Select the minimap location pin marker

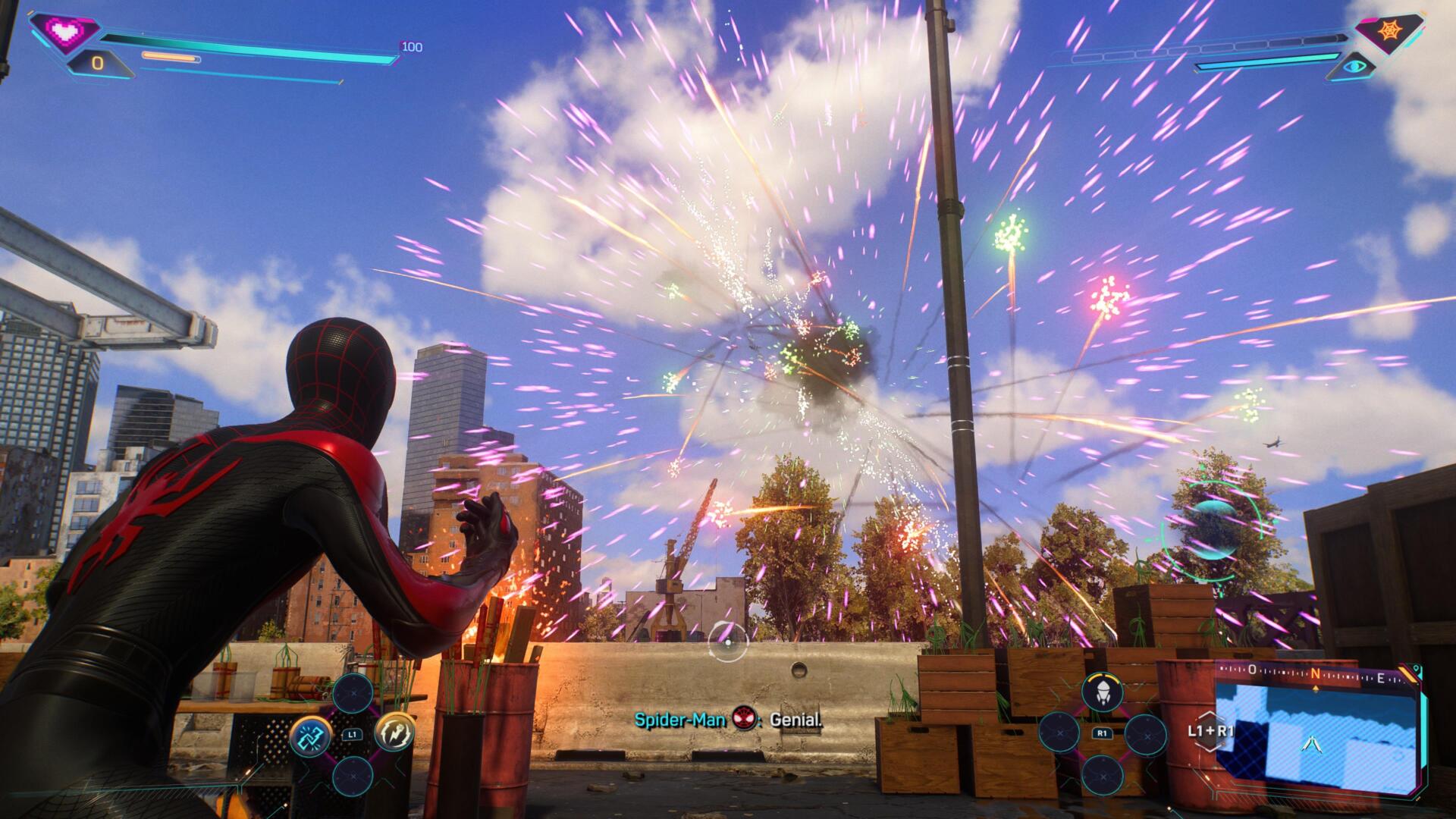pyautogui.click(x=1417, y=668)
